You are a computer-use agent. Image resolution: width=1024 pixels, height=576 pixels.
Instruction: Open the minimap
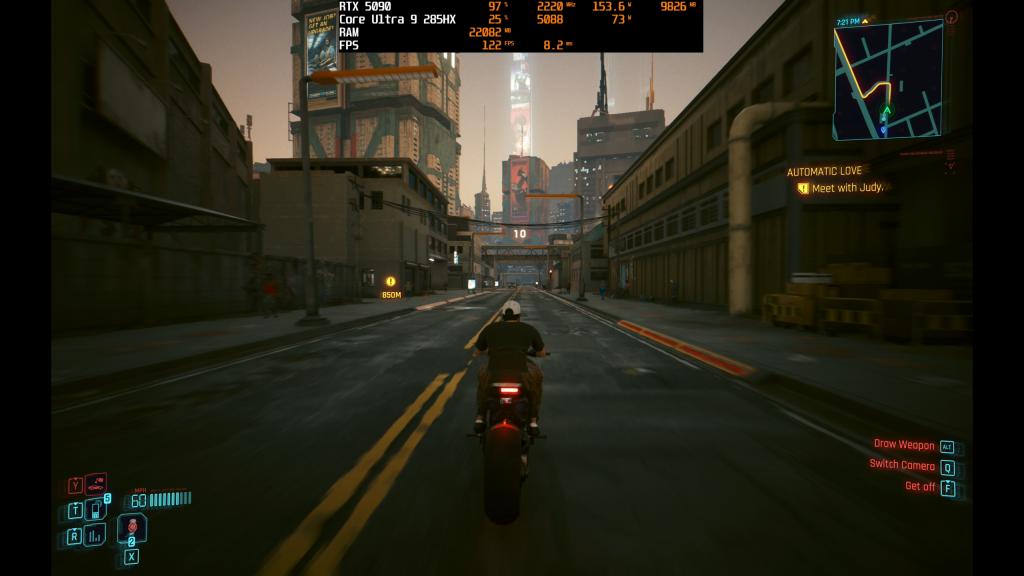888,78
